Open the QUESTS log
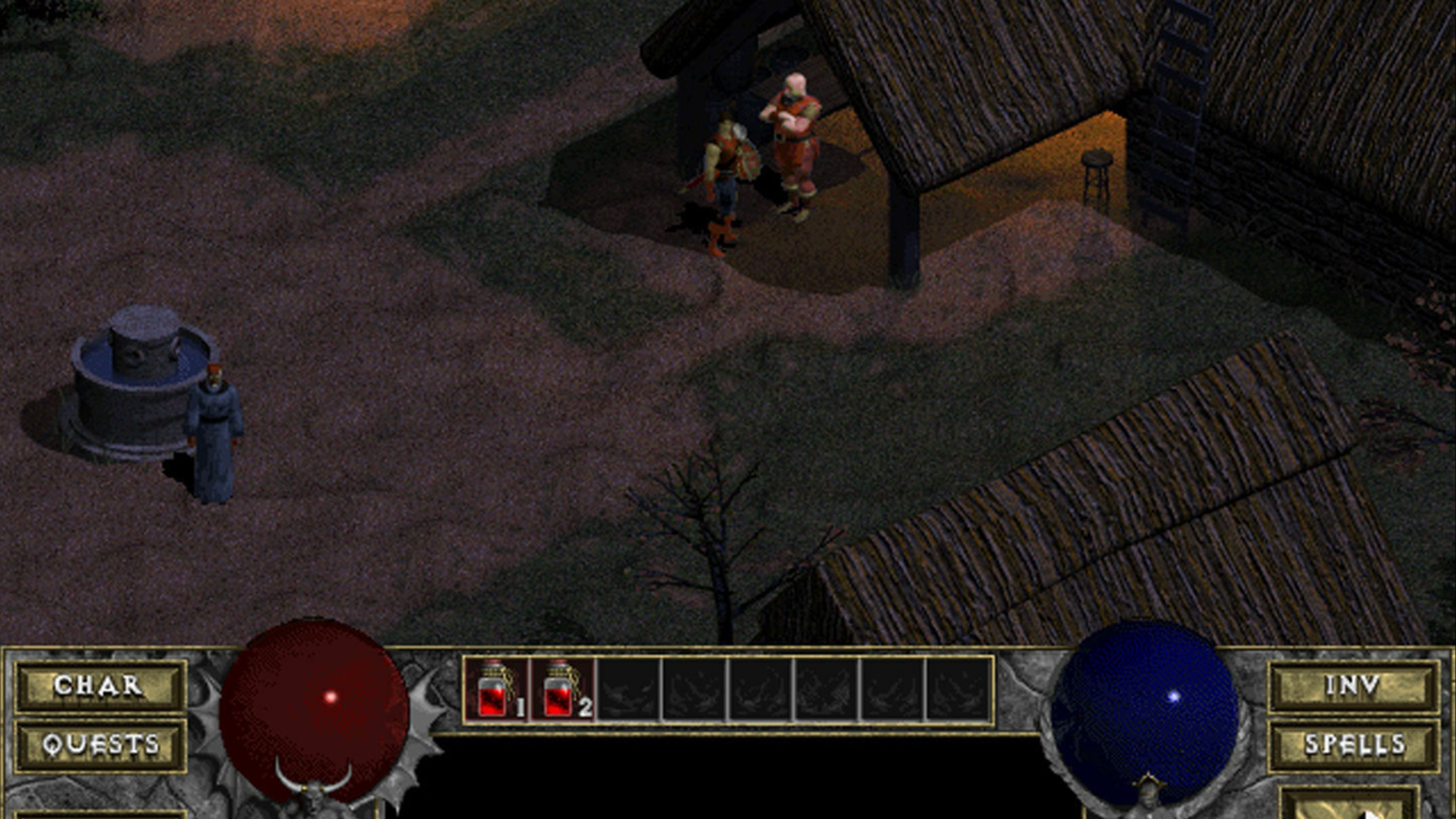 (x=99, y=744)
